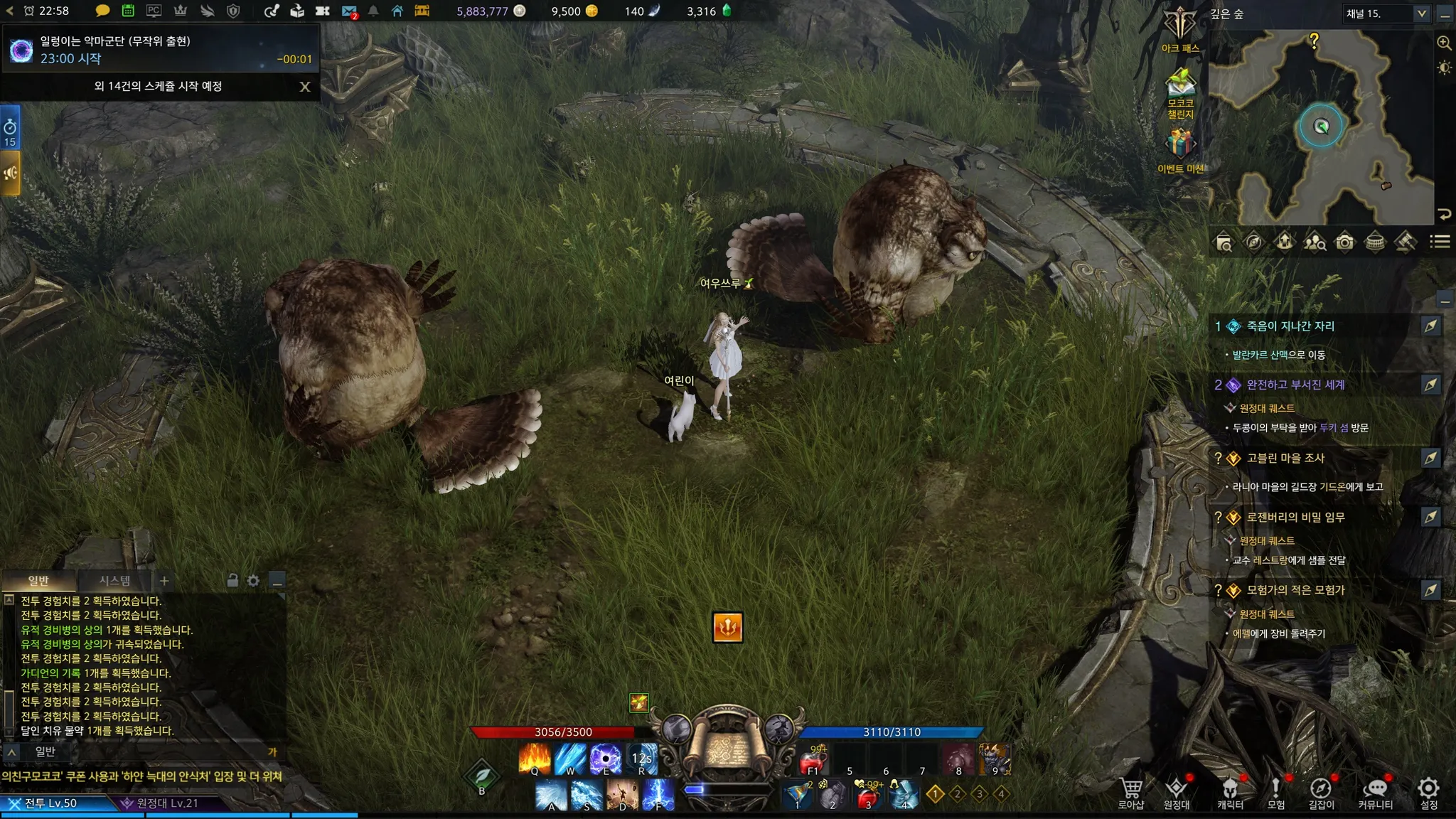Open the 원정대 roster menu
The width and height of the screenshot is (1456, 819).
click(1177, 792)
